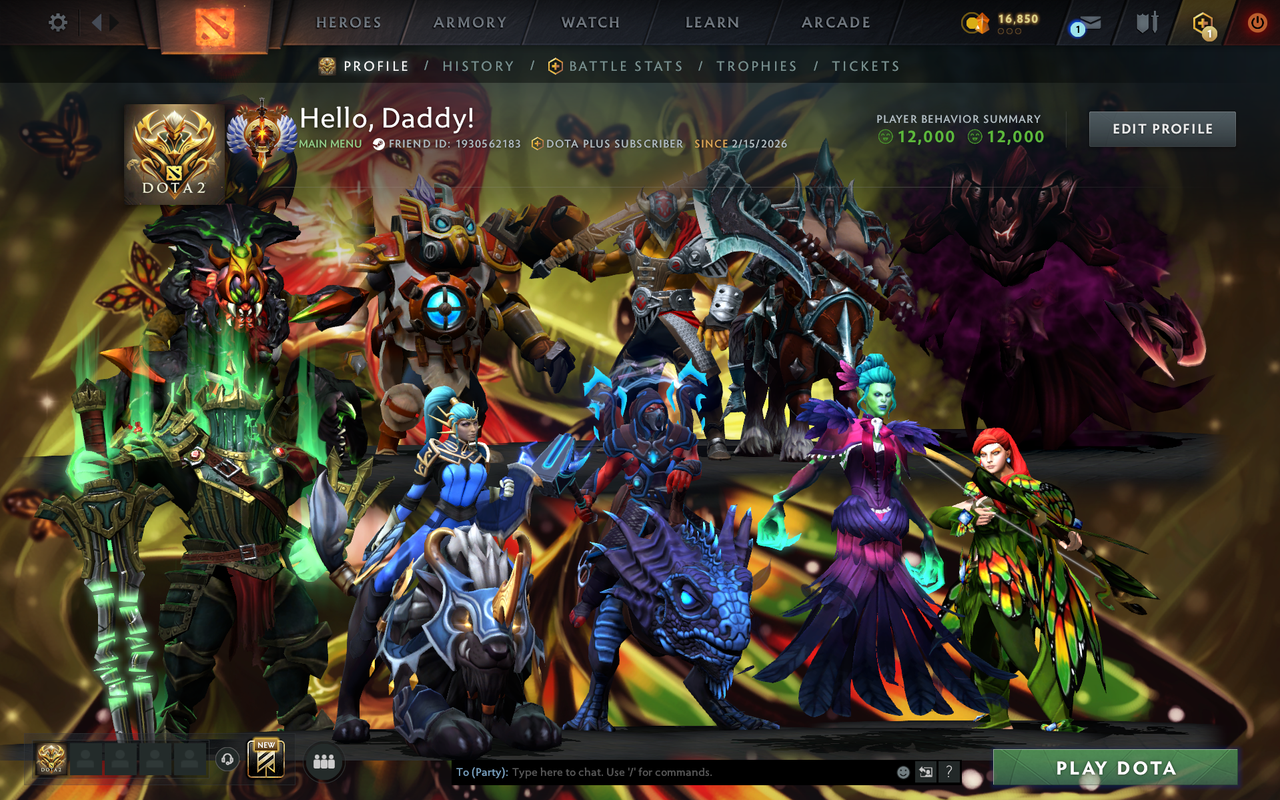The image size is (1280, 800).
Task: Click the Battle Pass NEW icon
Action: coord(263,759)
